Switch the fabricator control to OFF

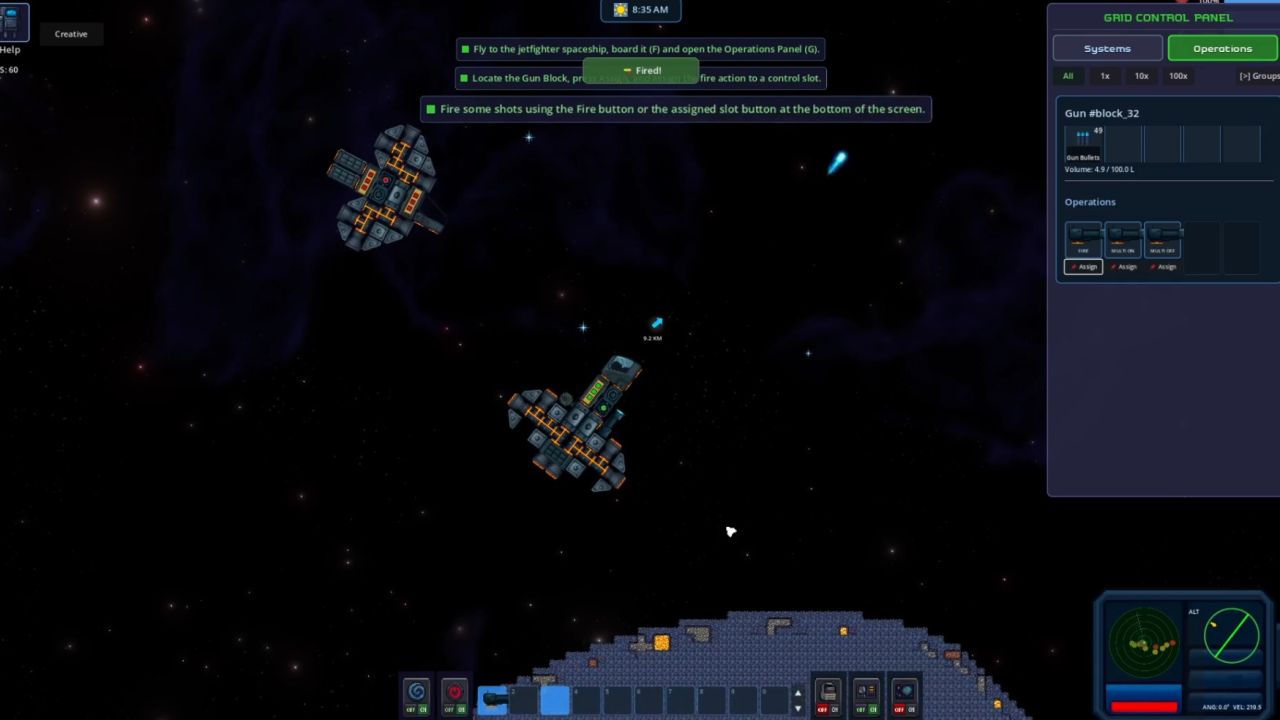click(x=822, y=709)
